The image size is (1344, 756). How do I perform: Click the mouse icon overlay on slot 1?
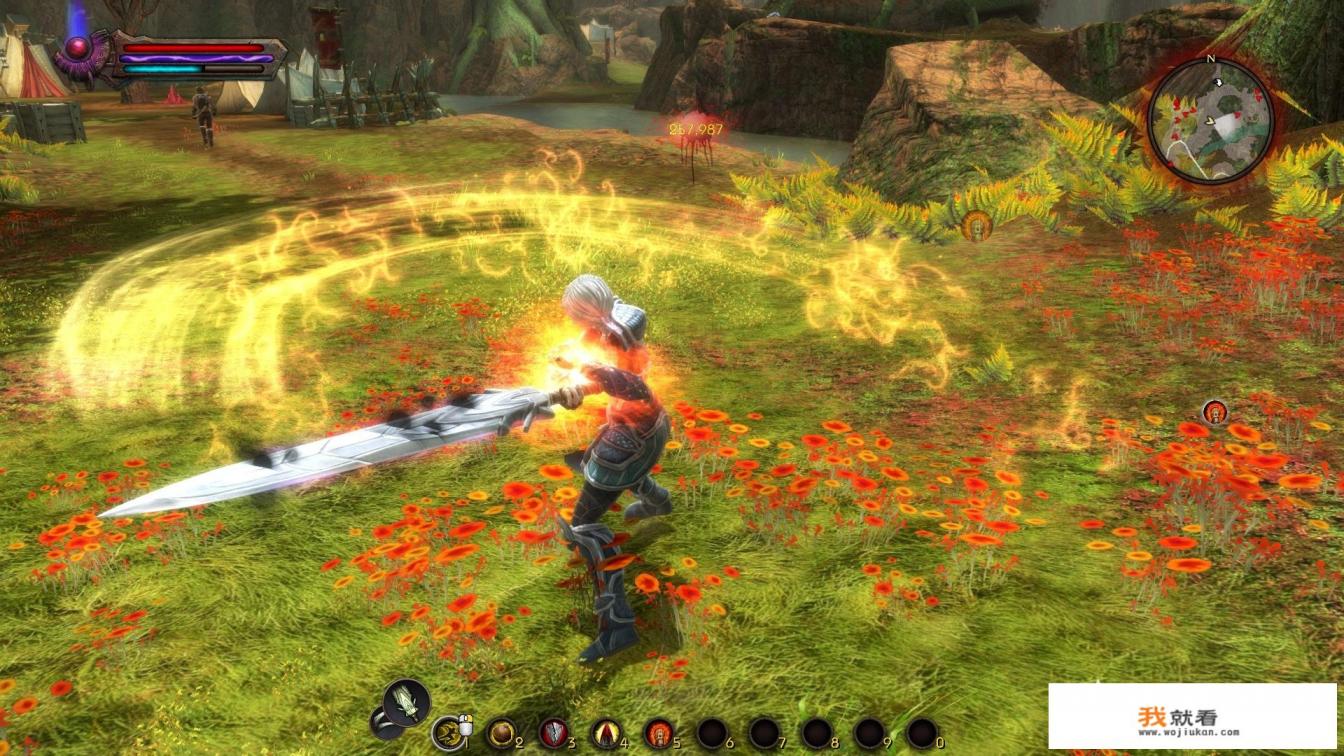click(x=466, y=725)
